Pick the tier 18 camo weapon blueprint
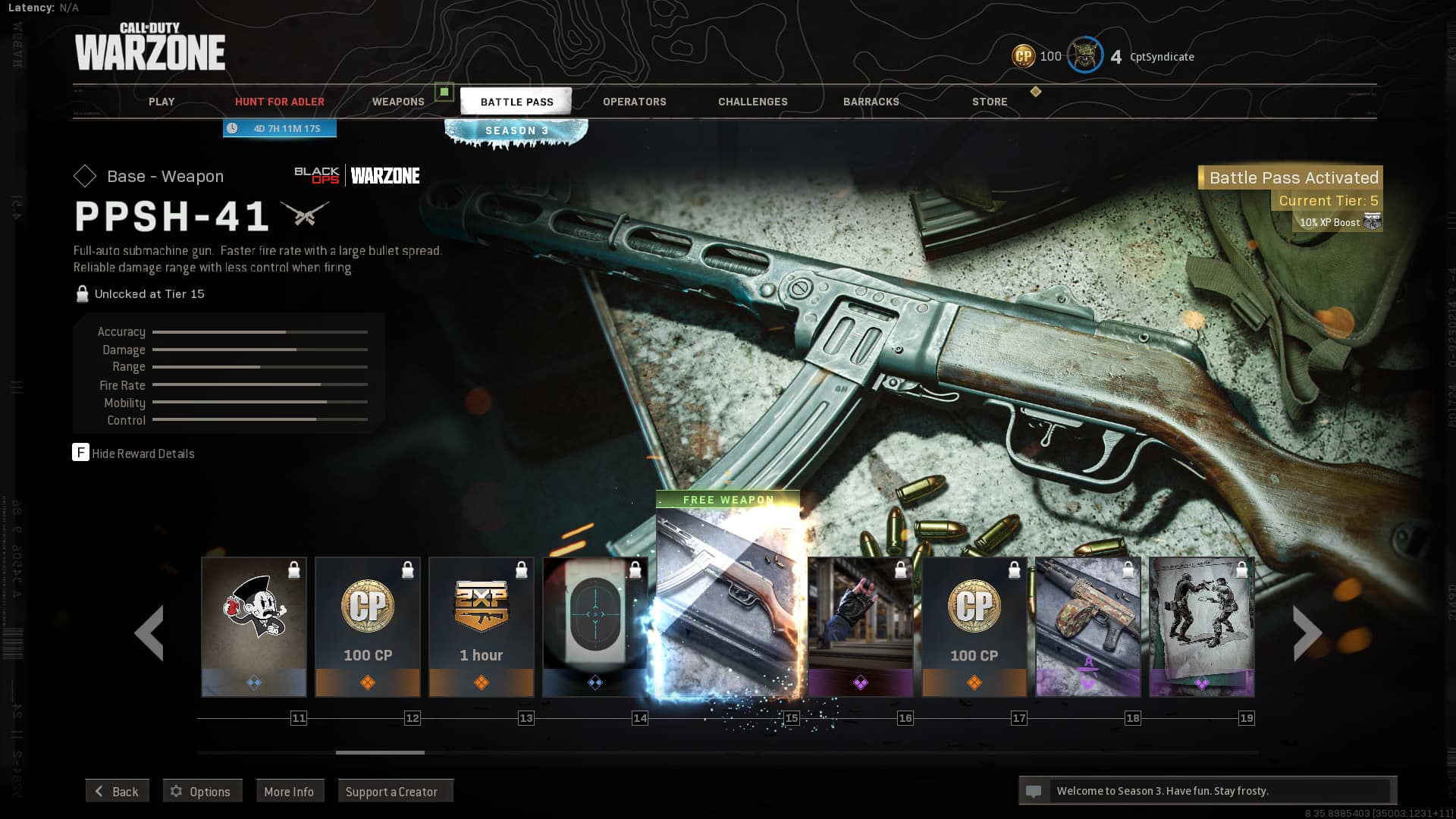 (1088, 626)
